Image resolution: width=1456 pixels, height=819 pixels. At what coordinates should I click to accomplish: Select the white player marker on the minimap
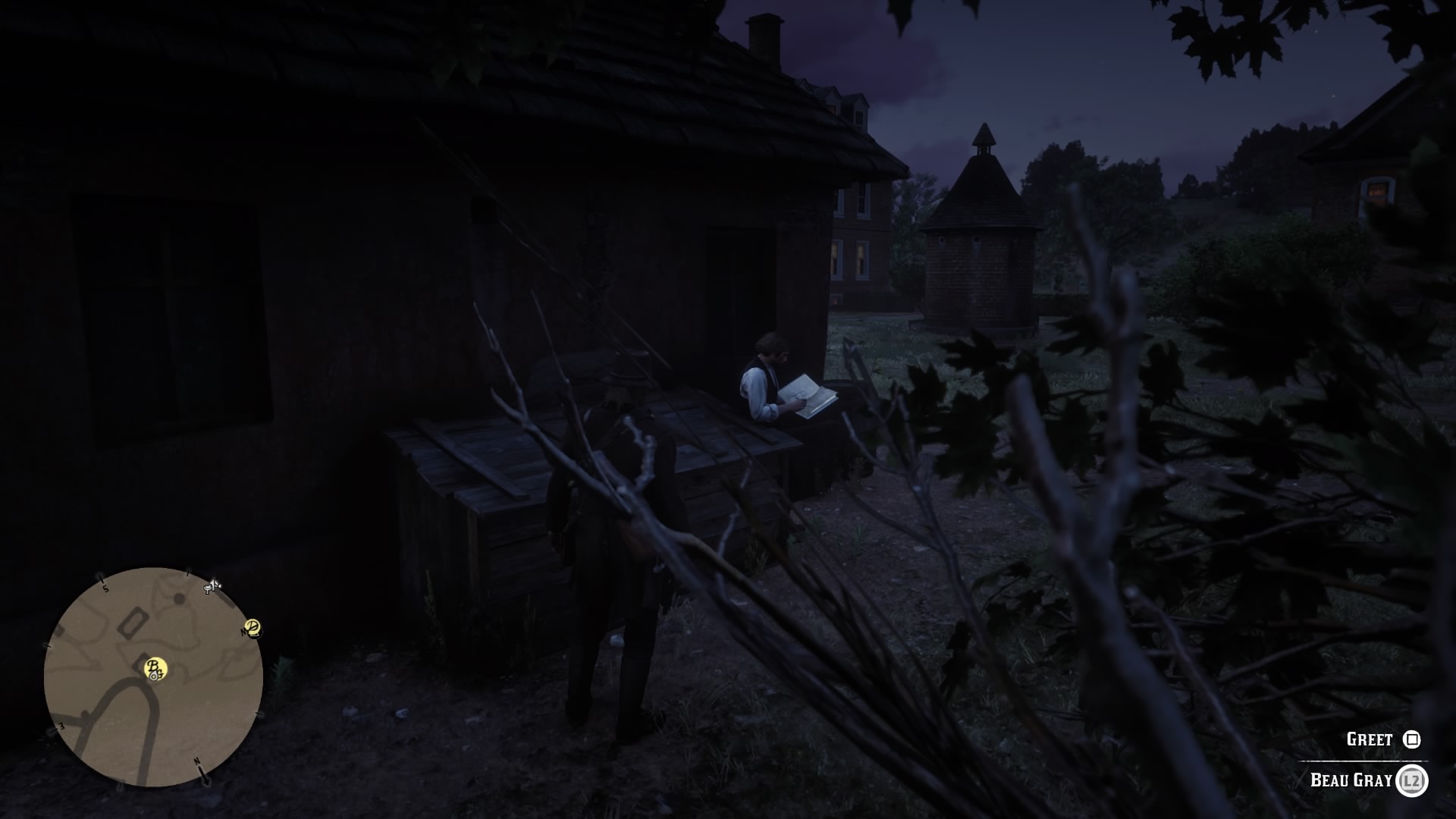pos(154,675)
